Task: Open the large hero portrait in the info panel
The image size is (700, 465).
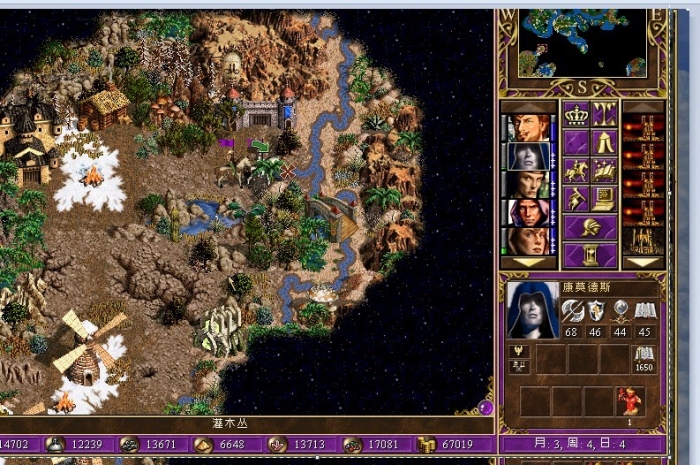Action: [x=531, y=310]
